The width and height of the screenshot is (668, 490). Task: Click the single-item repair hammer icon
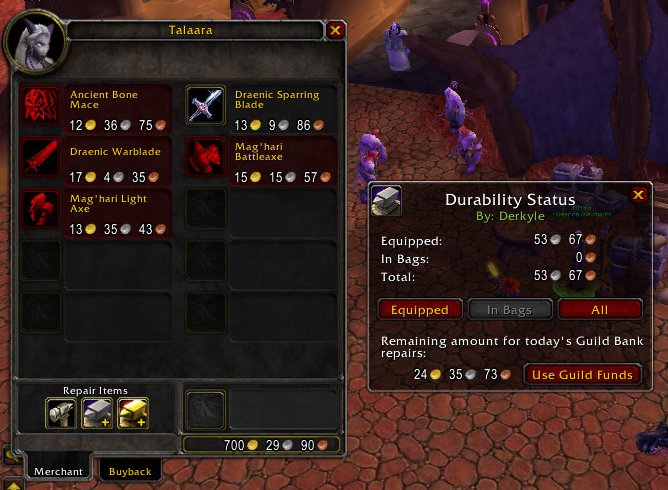(x=62, y=412)
